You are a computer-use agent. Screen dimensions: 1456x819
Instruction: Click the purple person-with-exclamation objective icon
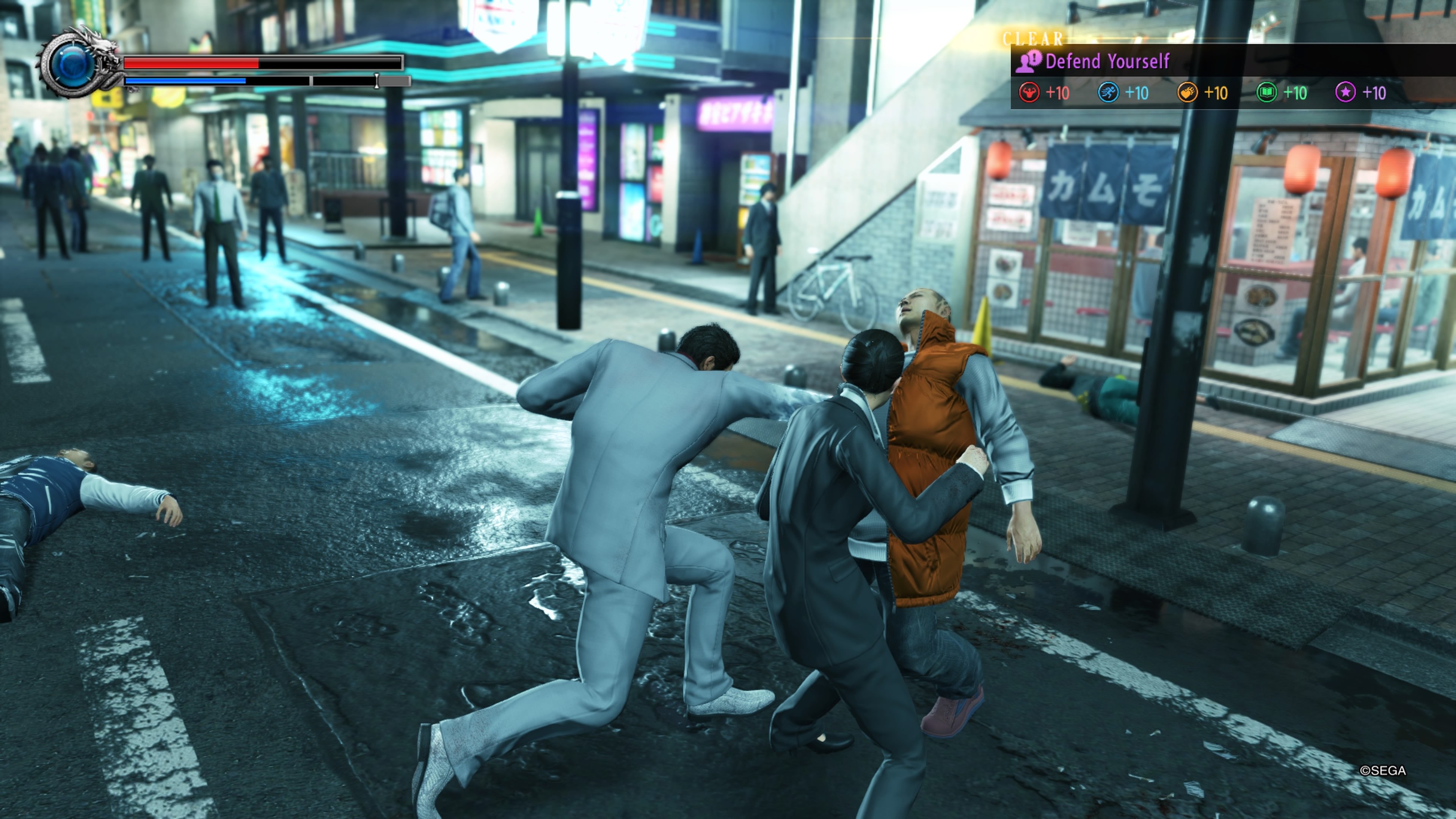click(1028, 61)
